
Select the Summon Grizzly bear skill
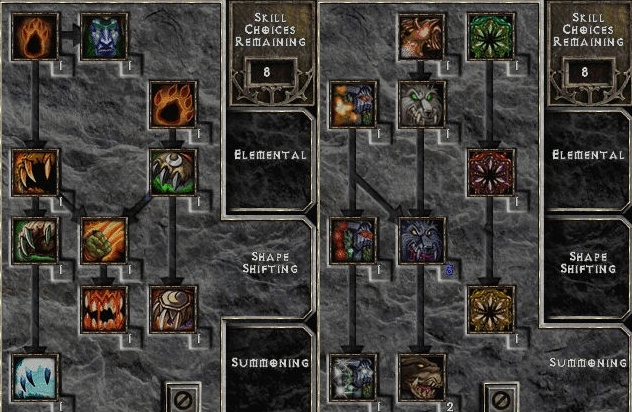421,376
